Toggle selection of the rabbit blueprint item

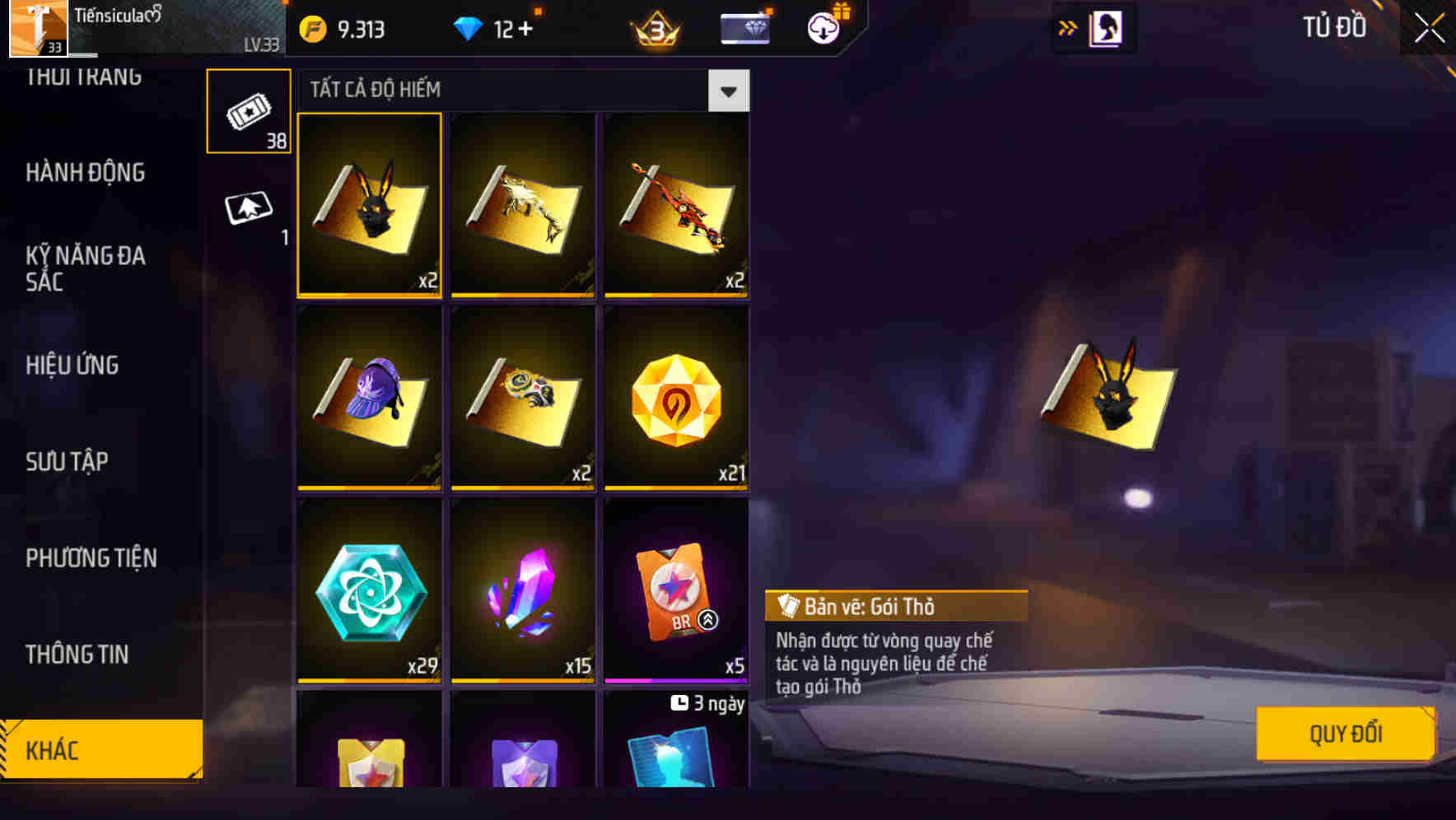[369, 206]
